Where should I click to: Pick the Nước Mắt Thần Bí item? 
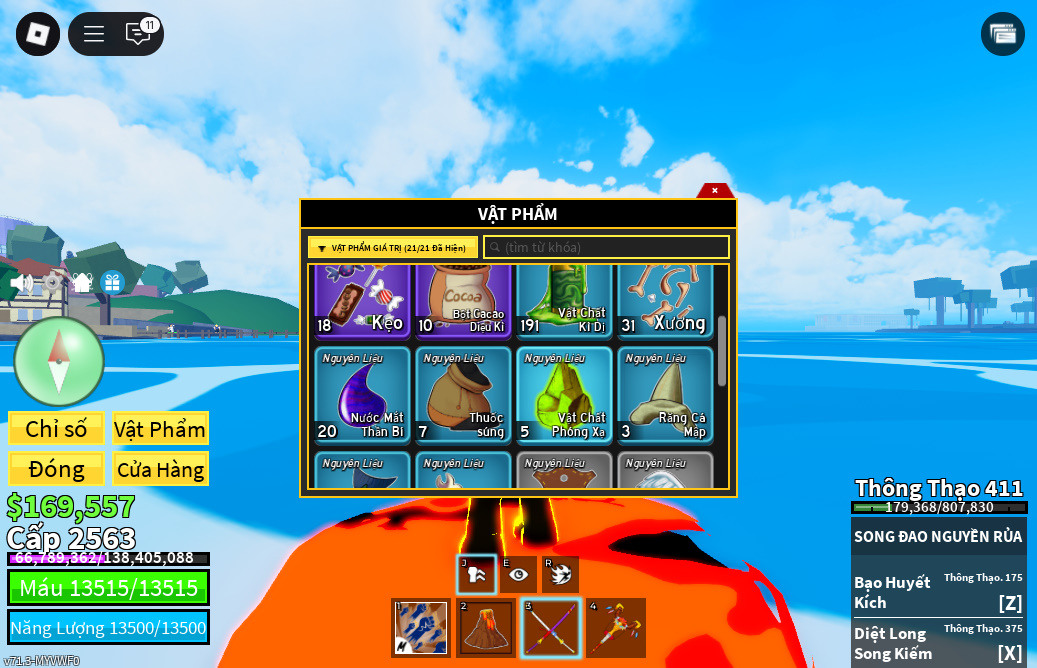[x=362, y=394]
